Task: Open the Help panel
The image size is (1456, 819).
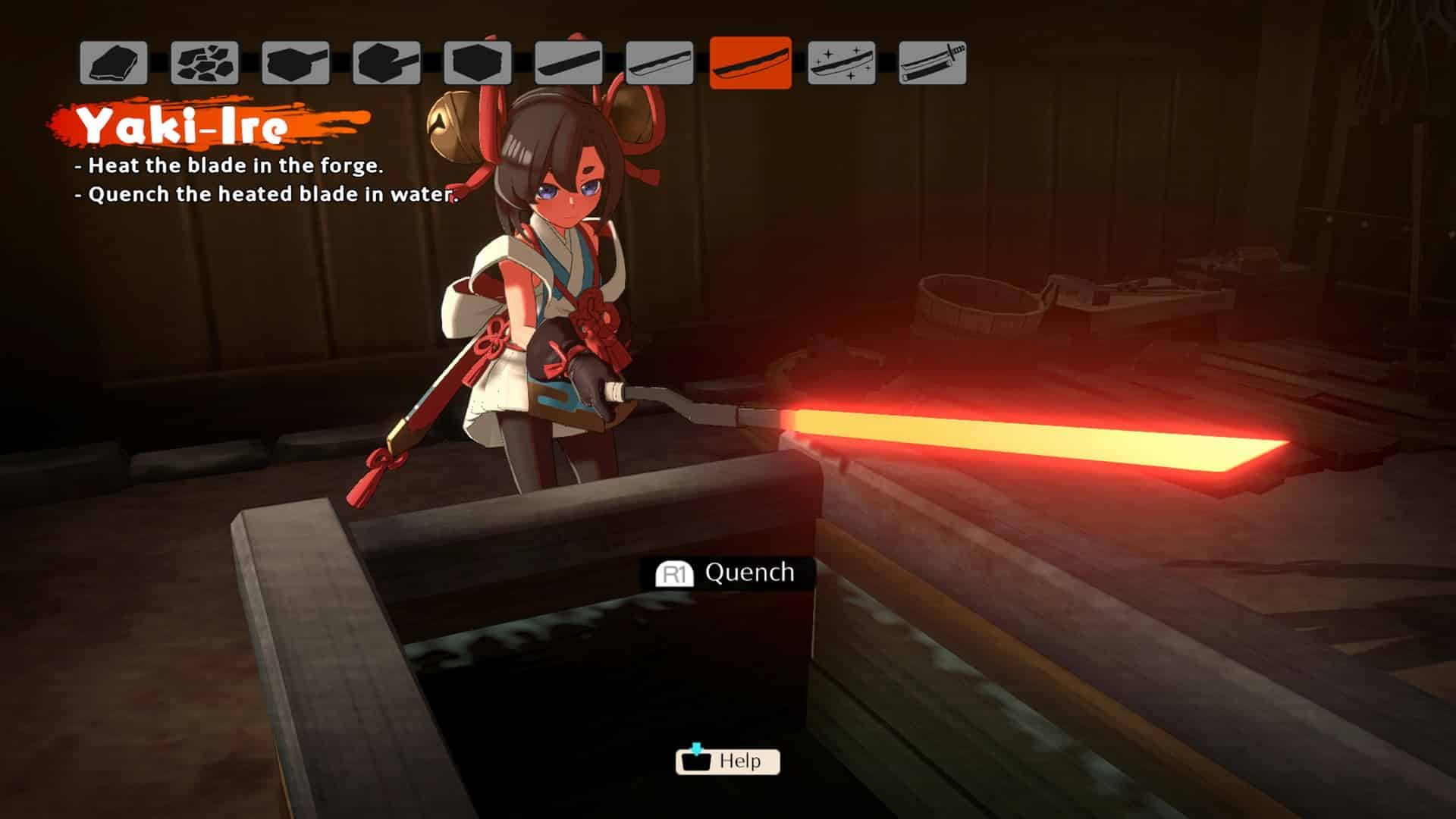Action: tap(728, 761)
